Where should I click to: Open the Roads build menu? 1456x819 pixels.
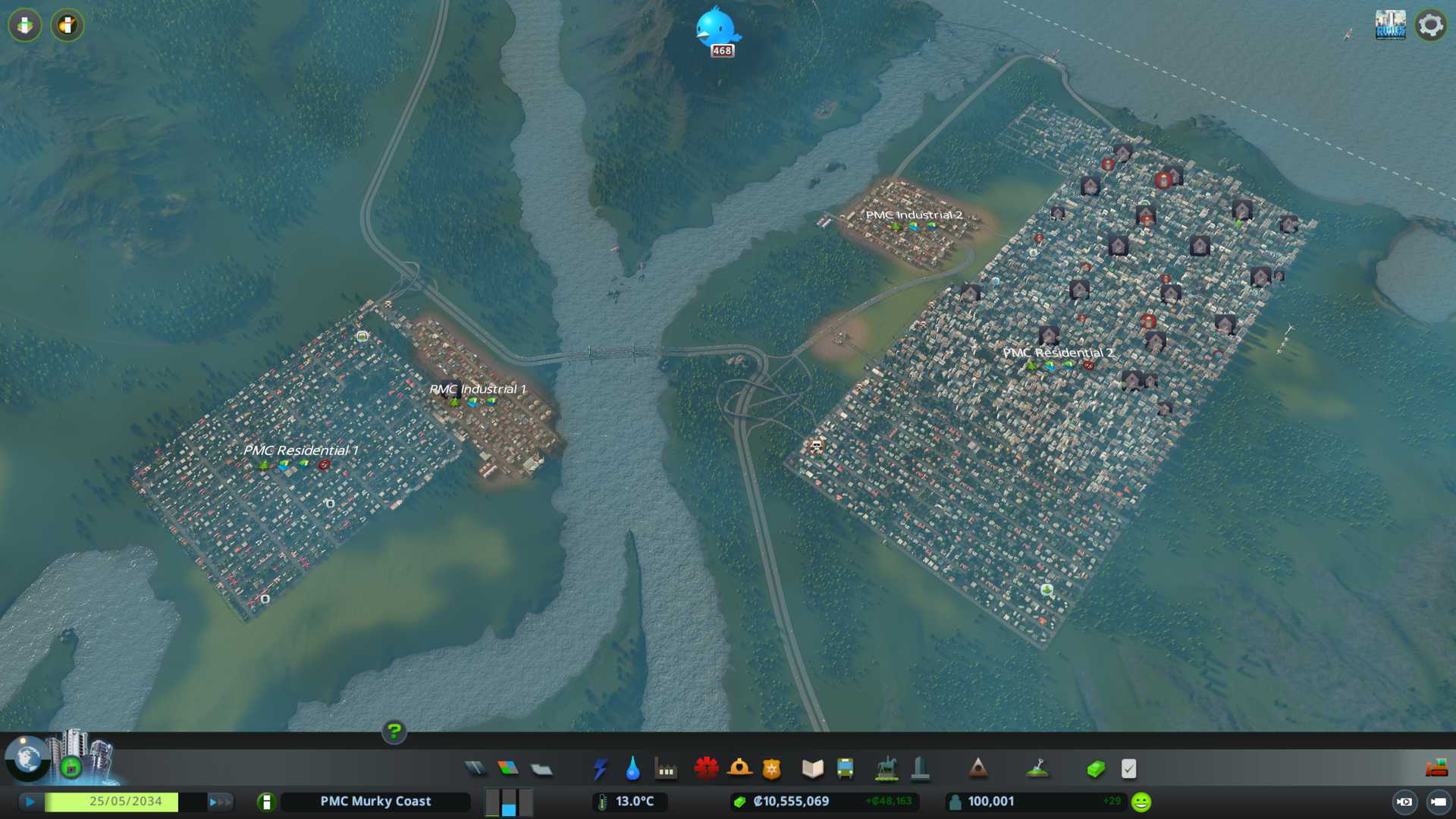(x=475, y=769)
